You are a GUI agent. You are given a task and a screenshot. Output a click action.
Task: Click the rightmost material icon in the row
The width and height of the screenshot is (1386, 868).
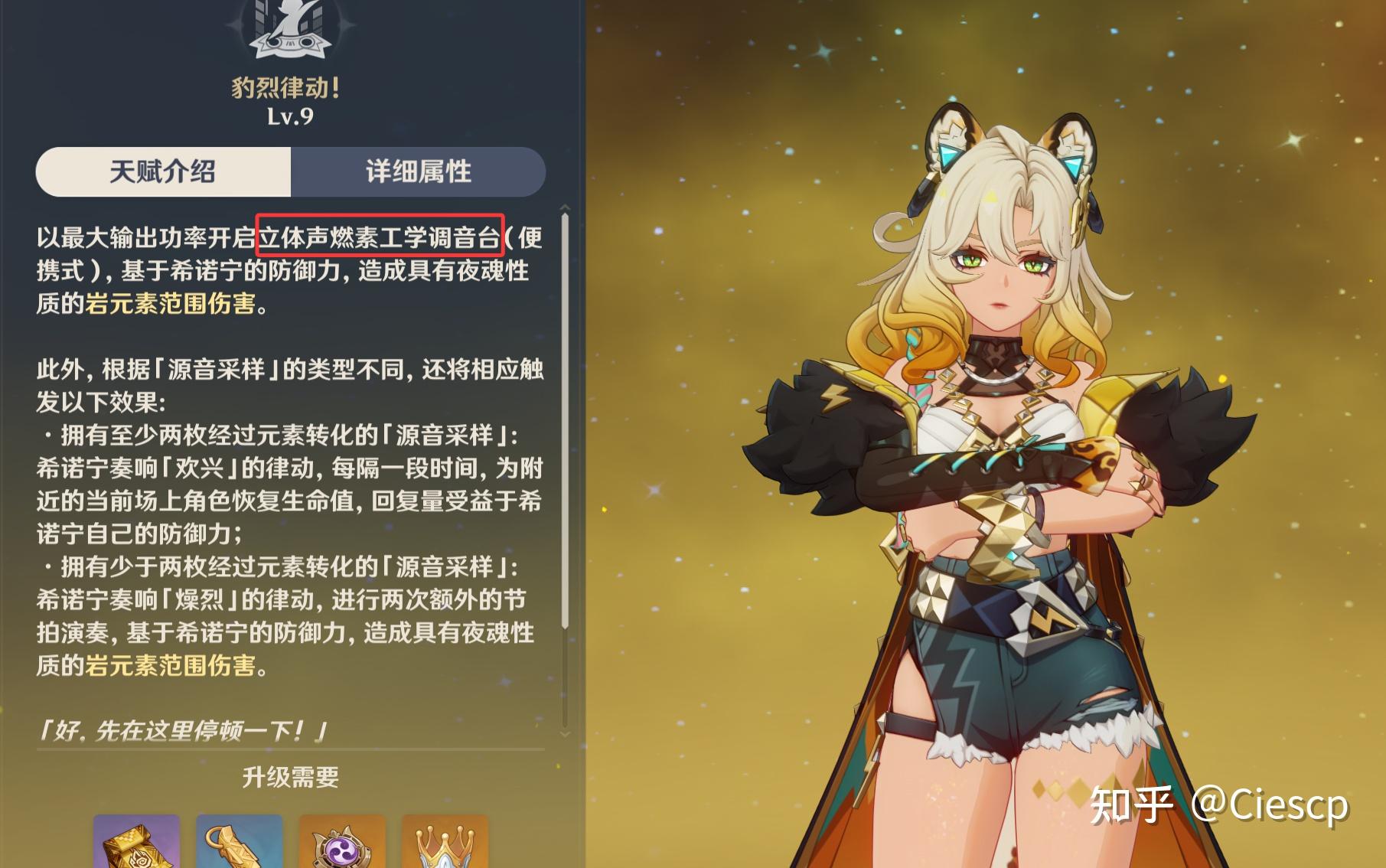pyautogui.click(x=442, y=845)
